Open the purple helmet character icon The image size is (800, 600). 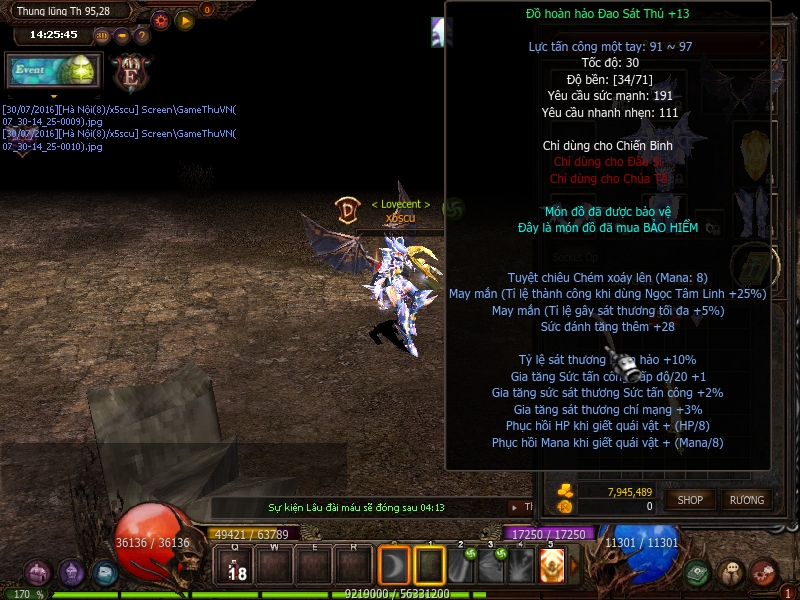72,573
